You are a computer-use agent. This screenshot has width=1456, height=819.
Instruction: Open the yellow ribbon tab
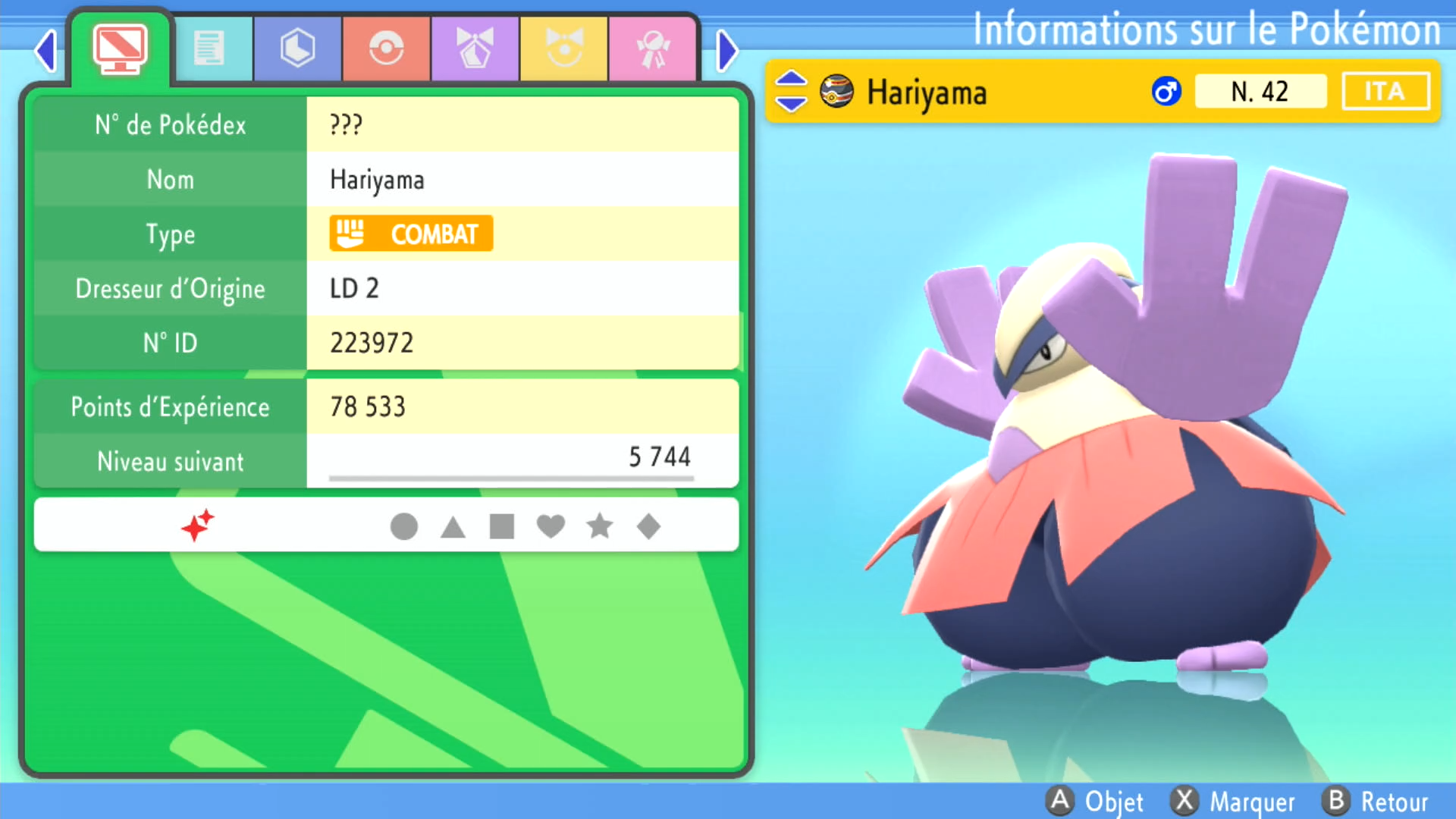pyautogui.click(x=563, y=49)
